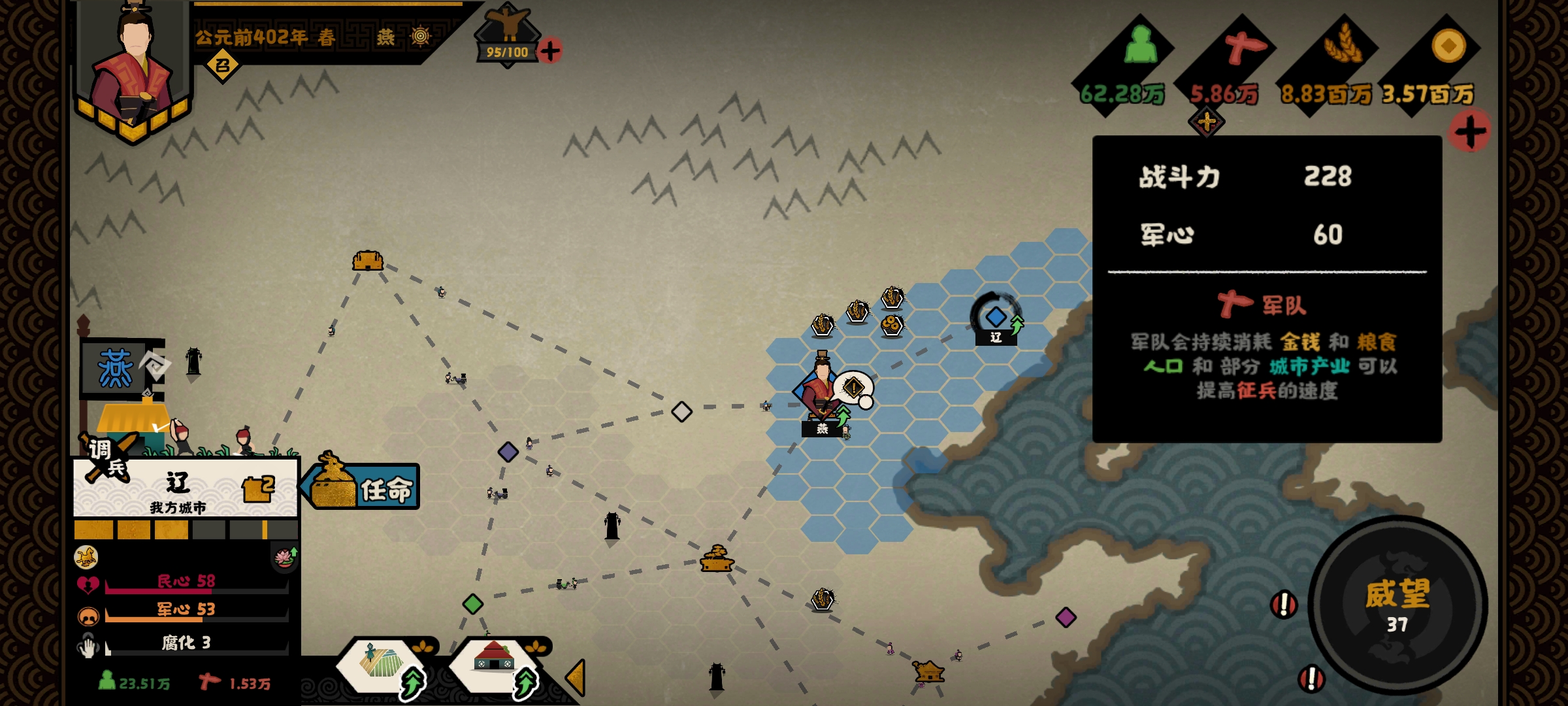Collapse building bar with orange arrow
The height and width of the screenshot is (706, 1568).
pos(576,679)
